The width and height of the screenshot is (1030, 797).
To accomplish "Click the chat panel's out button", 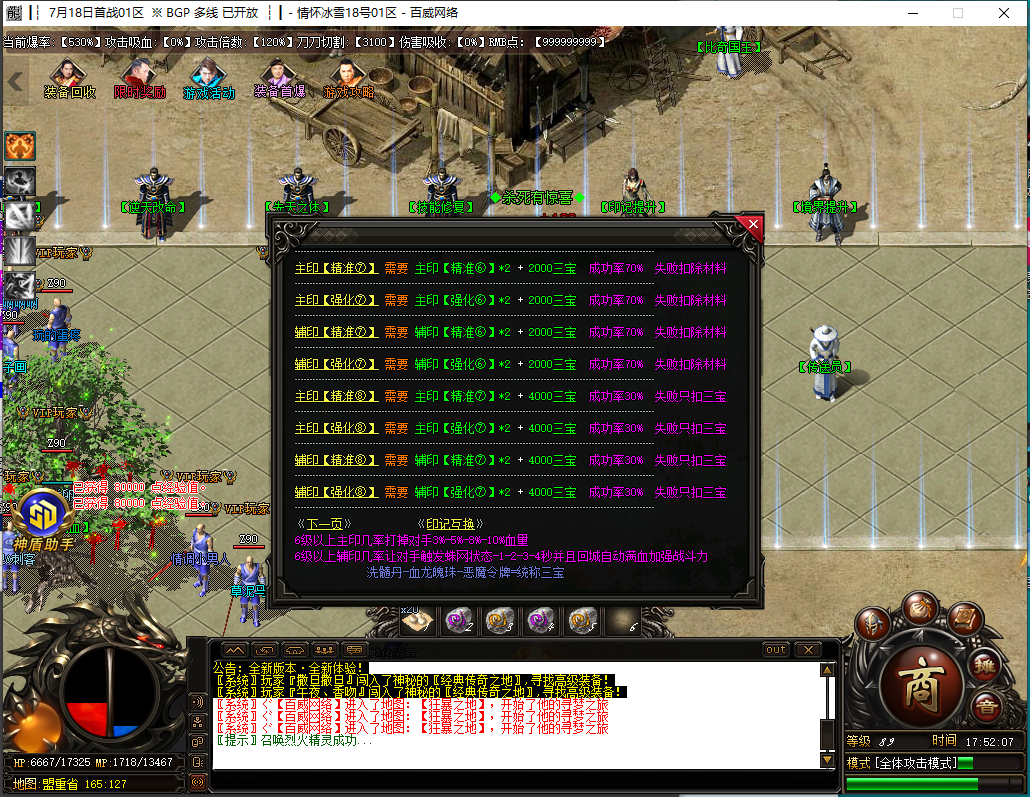I will 776,650.
